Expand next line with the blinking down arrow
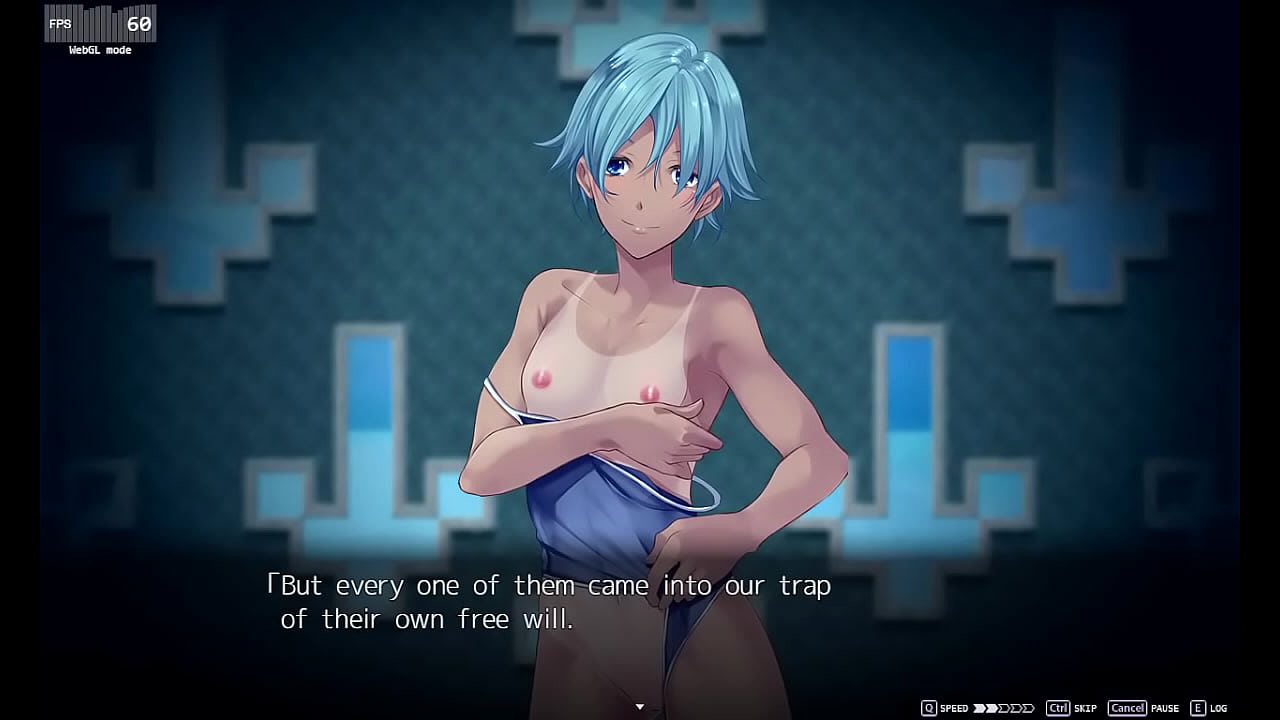The height and width of the screenshot is (720, 1280). [639, 705]
